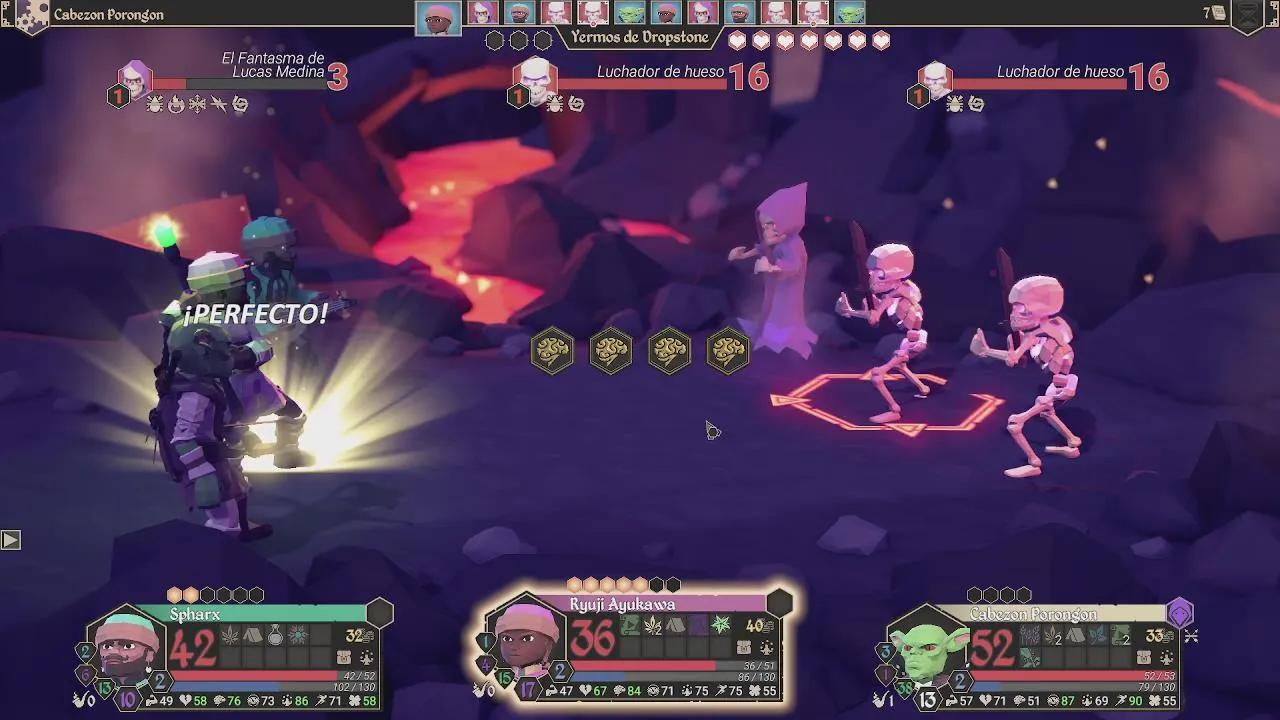Use the tent item in Spharx's inventory
Viewport: 1280px width, 720px height.
253,635
